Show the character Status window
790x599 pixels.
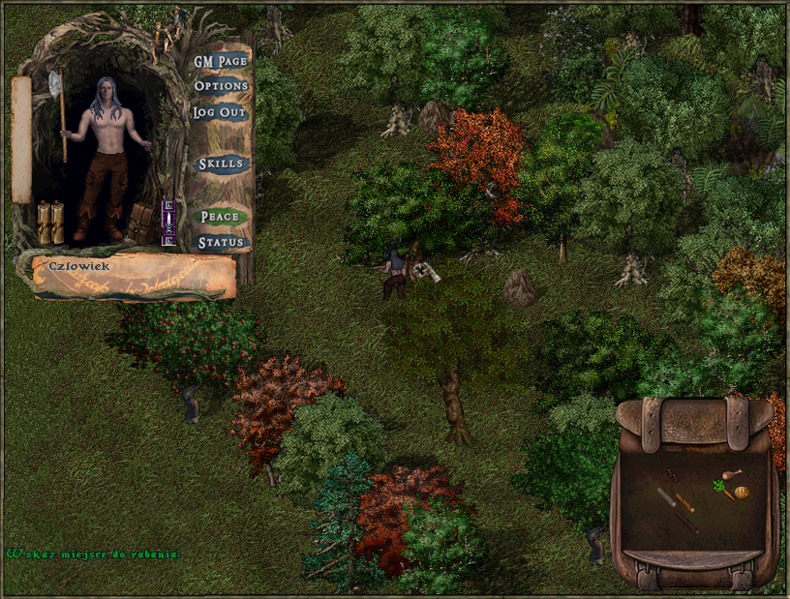[x=219, y=242]
